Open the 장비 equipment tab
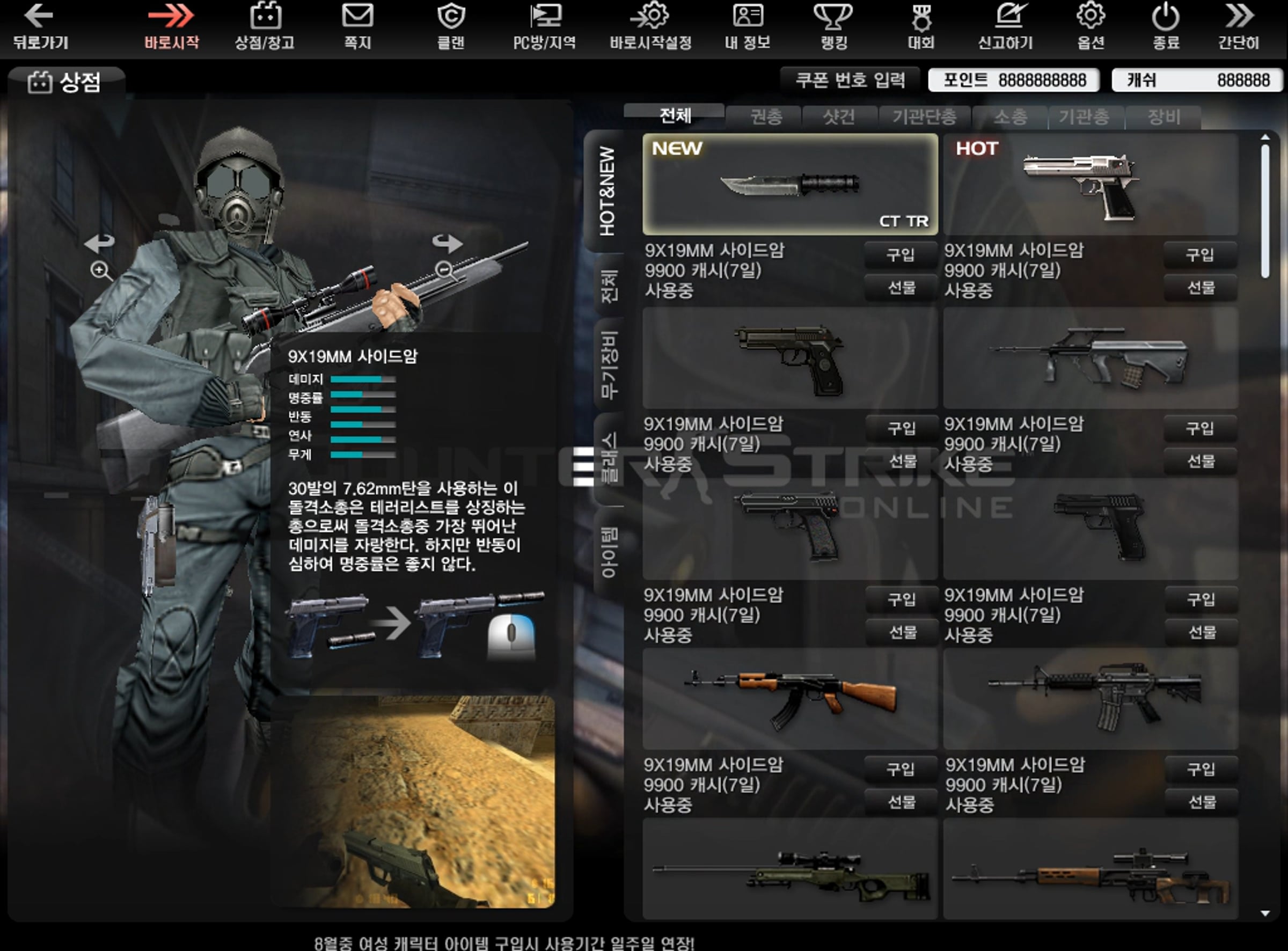 click(x=1163, y=118)
